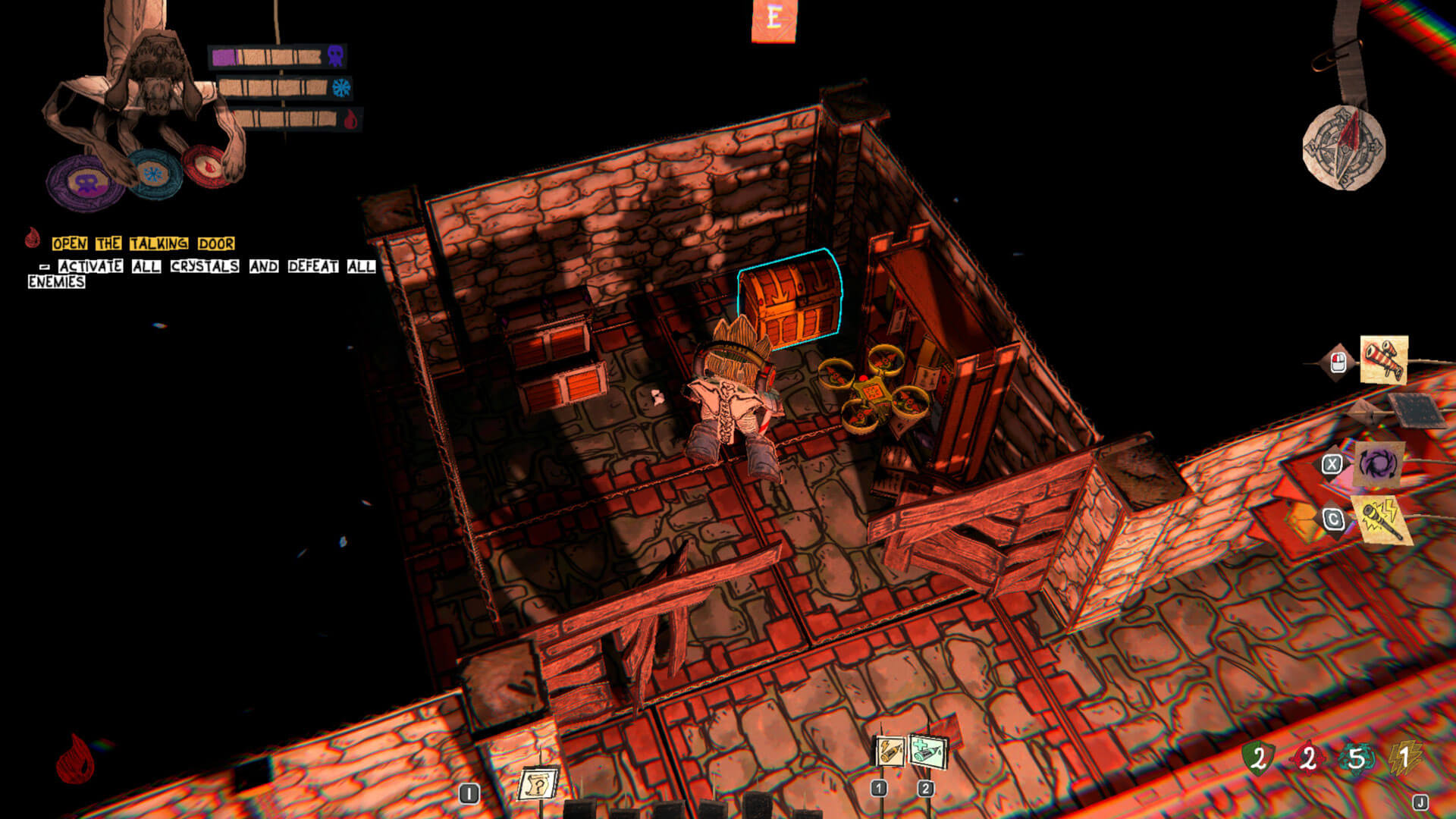Select the blue snowflake medallion
Image resolution: width=1456 pixels, height=819 pixels.
click(154, 174)
